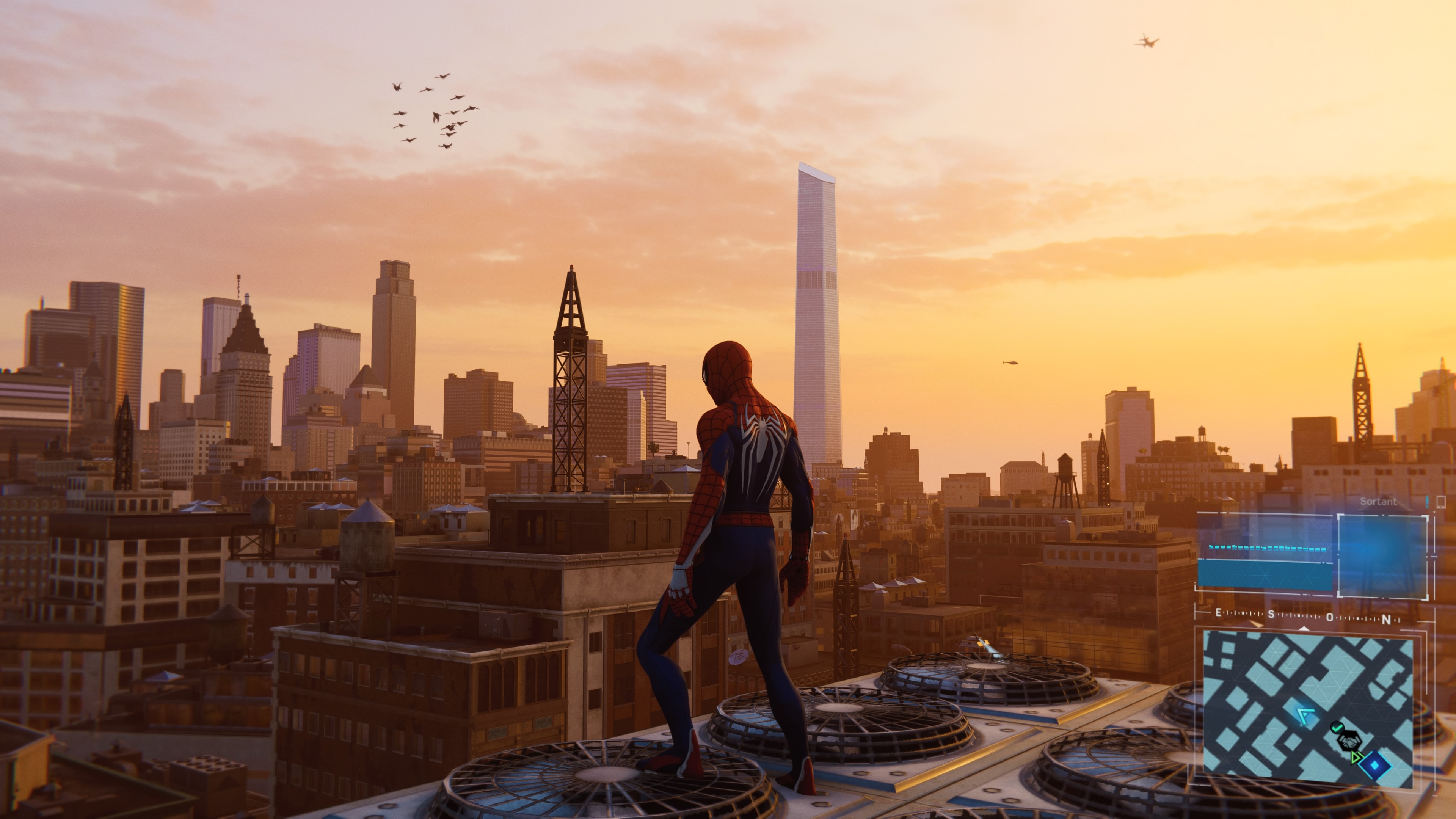
Task: Open the city minimap
Action: coord(1305,706)
